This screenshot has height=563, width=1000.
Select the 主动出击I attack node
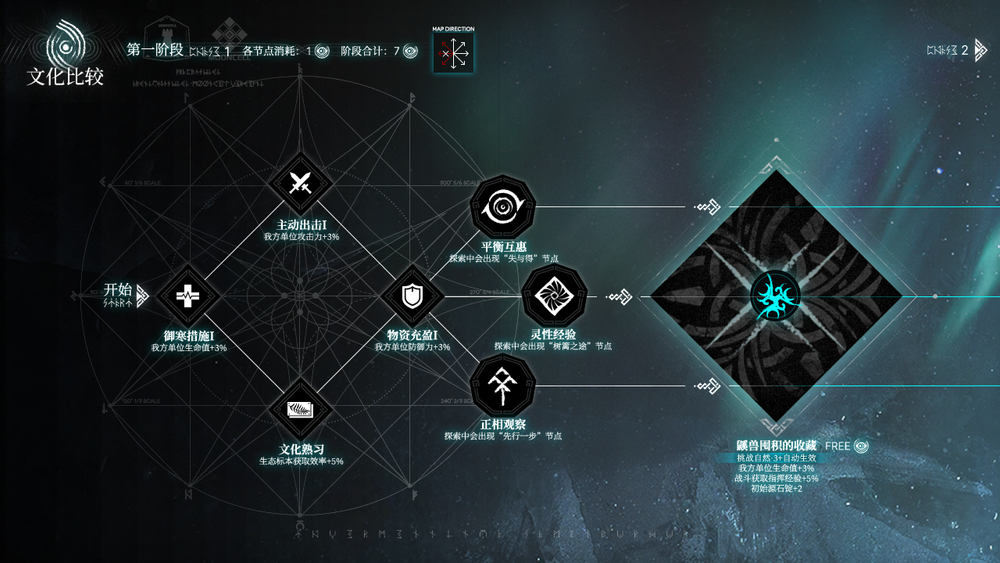pos(298,184)
